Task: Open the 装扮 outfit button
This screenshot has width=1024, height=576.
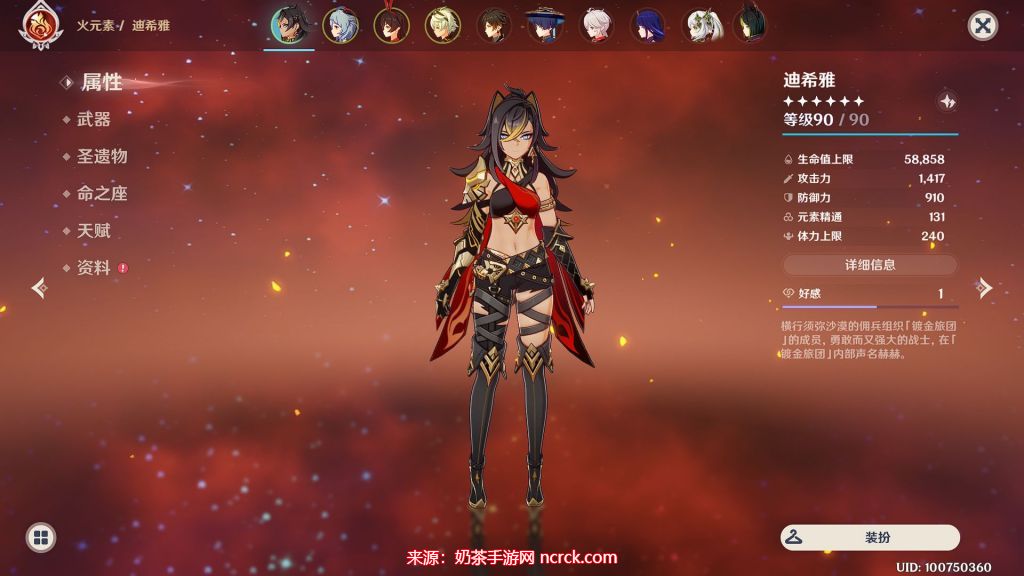Action: (x=869, y=537)
